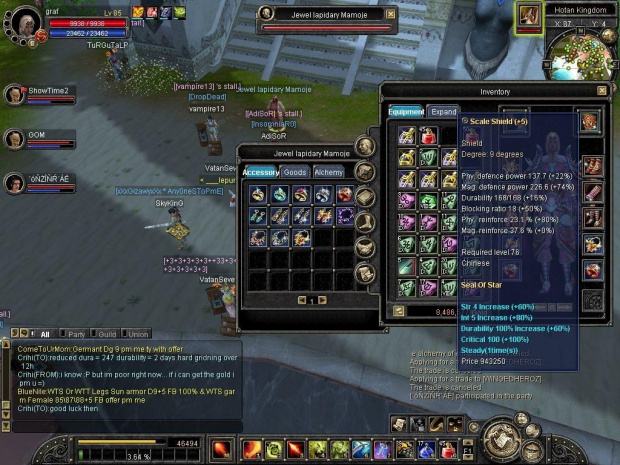This screenshot has width=620, height=465.
Task: Open the Goods tab in shop
Action: [x=295, y=172]
